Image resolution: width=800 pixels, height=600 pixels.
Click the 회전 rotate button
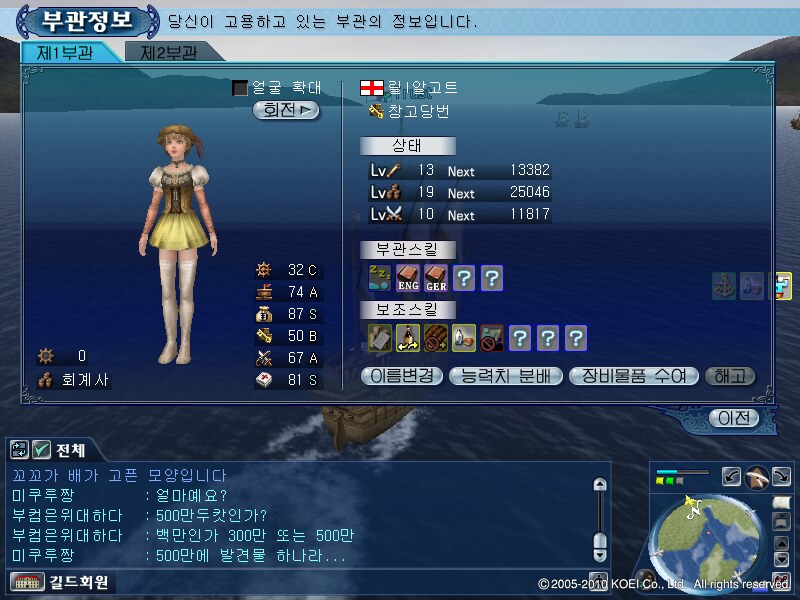click(286, 111)
